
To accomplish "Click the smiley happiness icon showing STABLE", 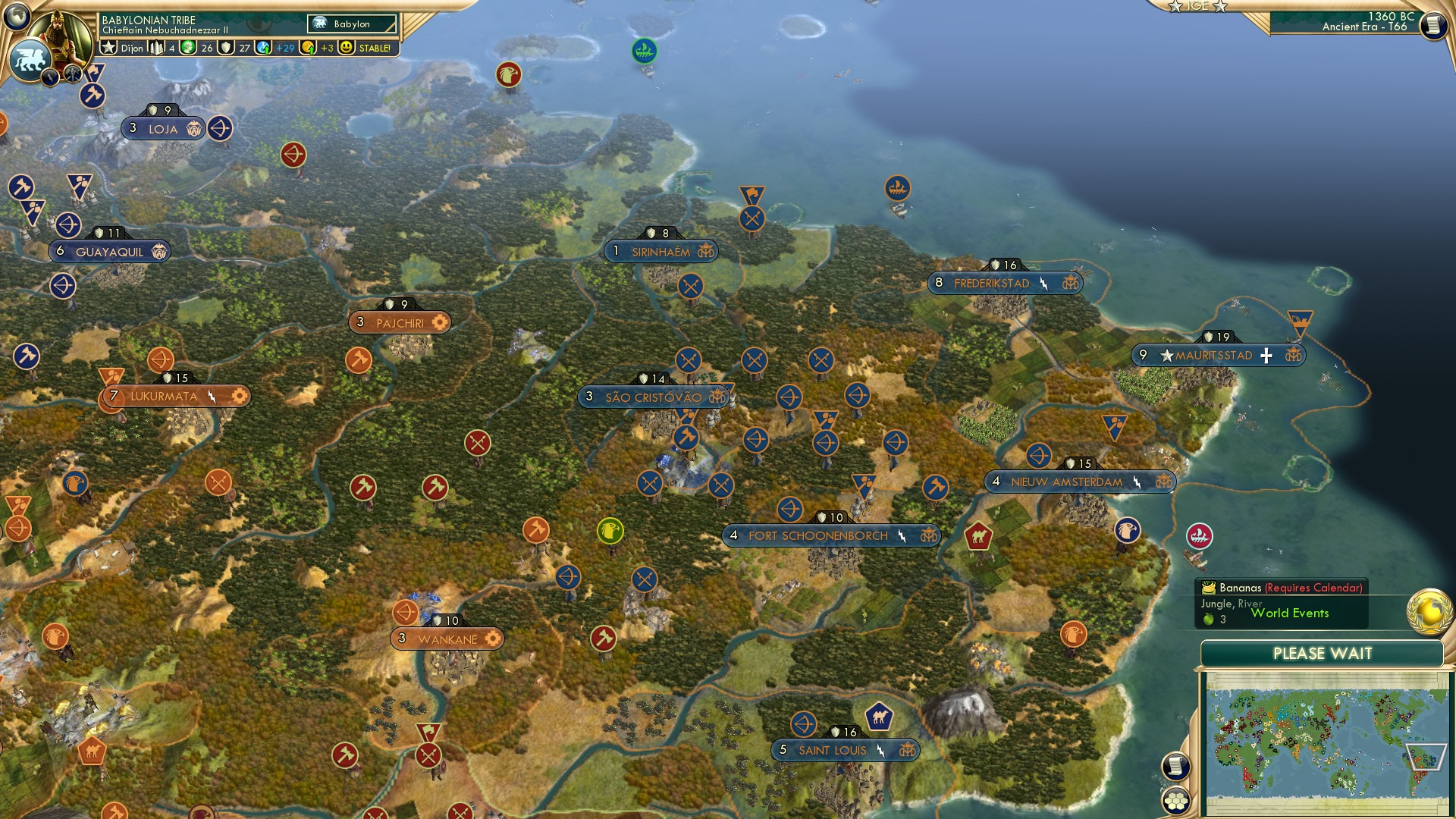I will click(347, 48).
